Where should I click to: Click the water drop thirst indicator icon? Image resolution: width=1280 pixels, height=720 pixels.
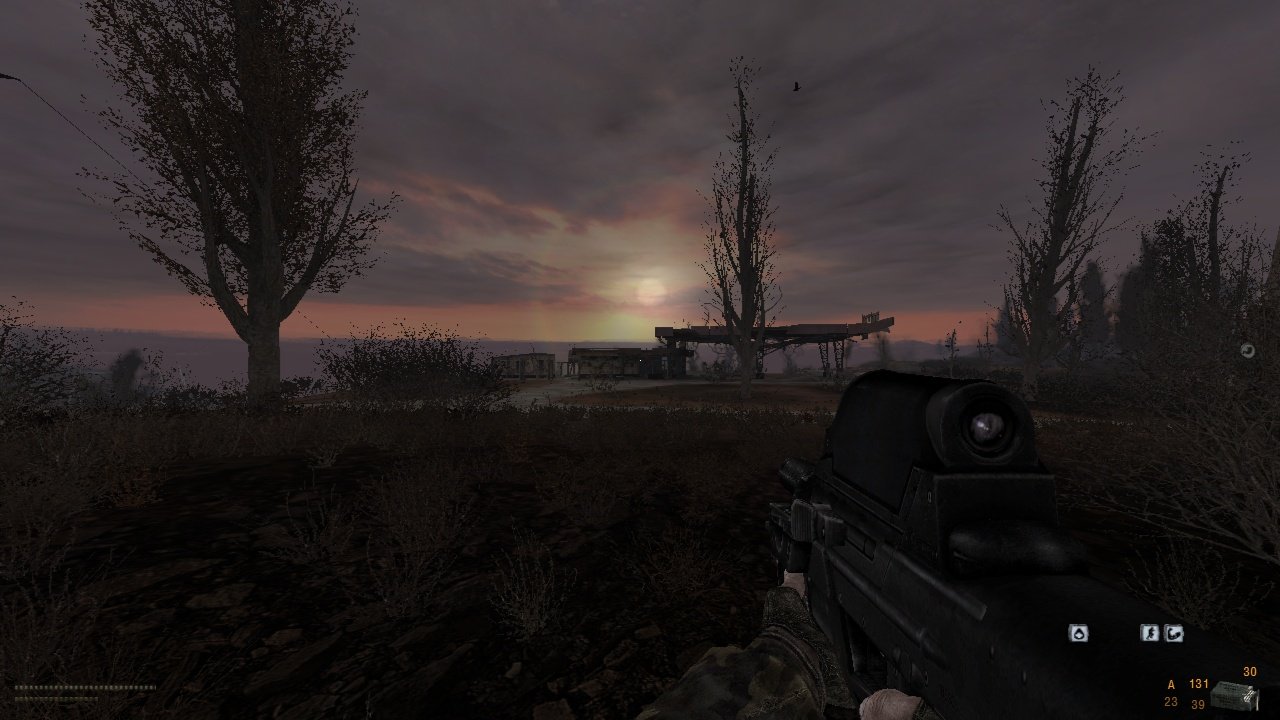click(x=1079, y=632)
